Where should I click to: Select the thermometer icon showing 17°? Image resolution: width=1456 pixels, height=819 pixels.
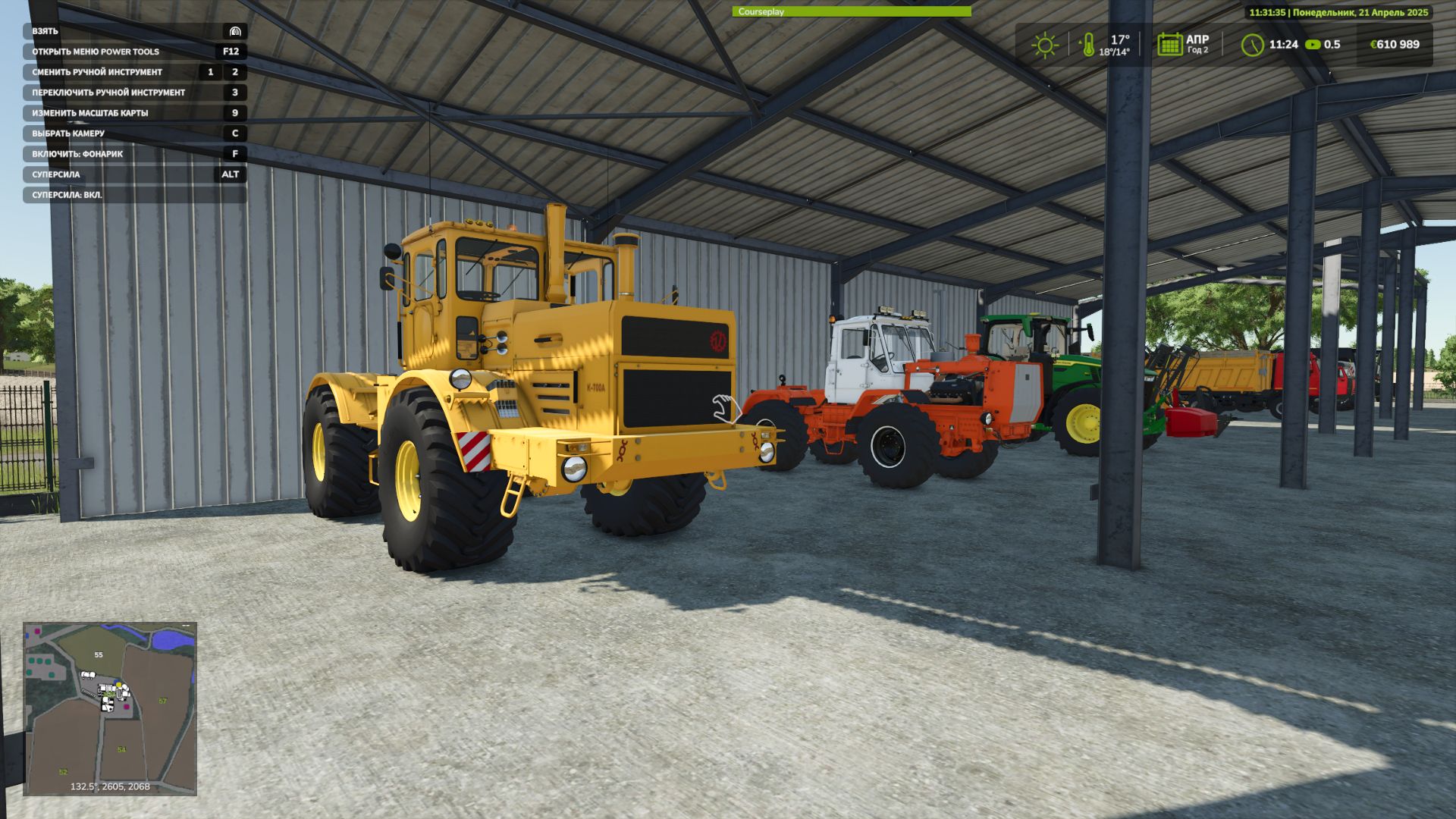point(1089,45)
